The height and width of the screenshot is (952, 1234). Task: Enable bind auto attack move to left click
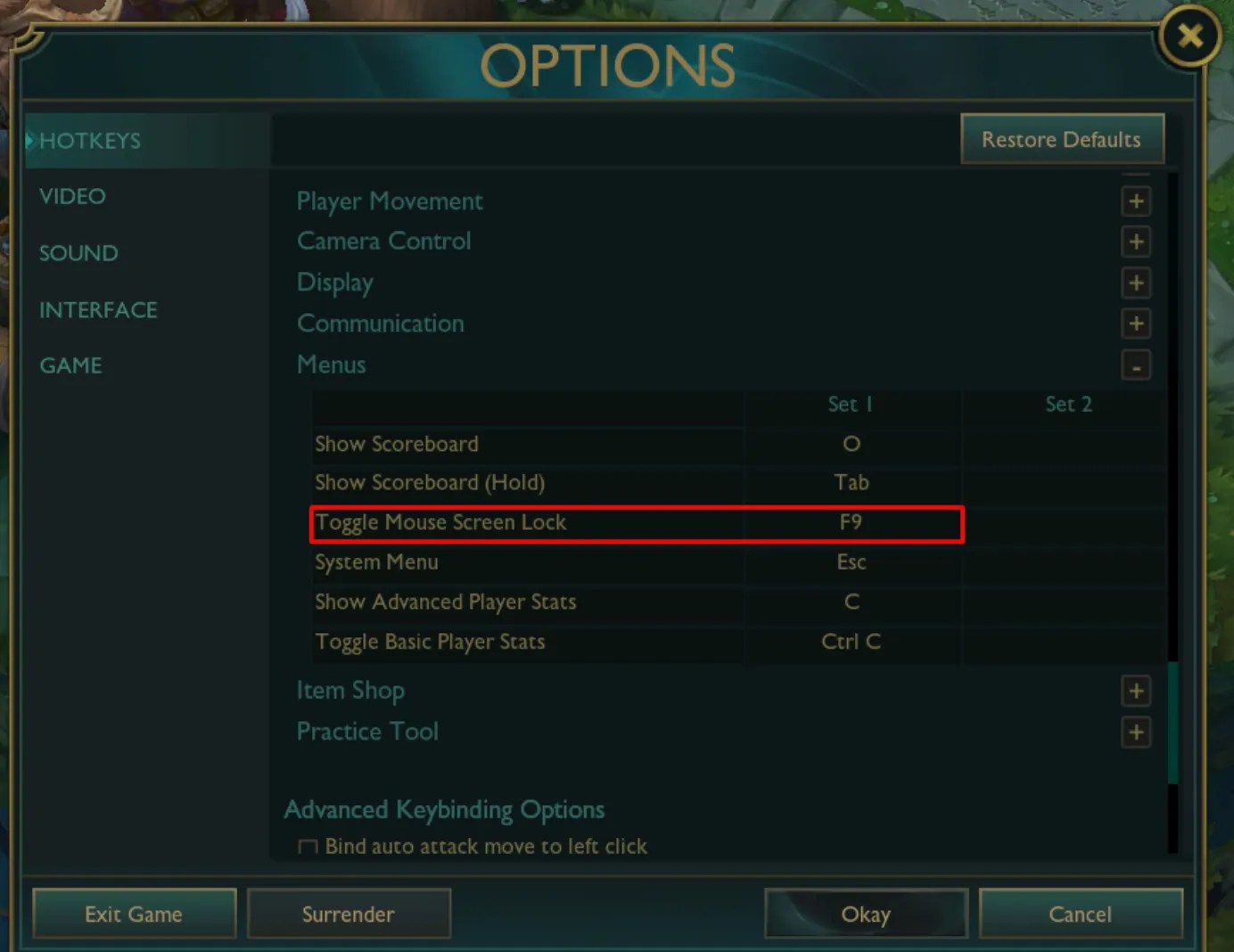click(x=308, y=847)
